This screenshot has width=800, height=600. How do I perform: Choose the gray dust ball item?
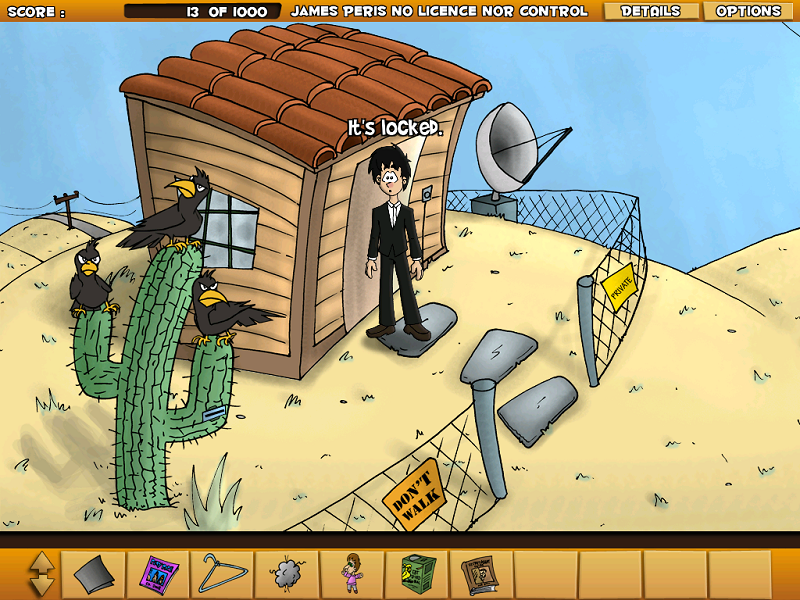(x=288, y=575)
